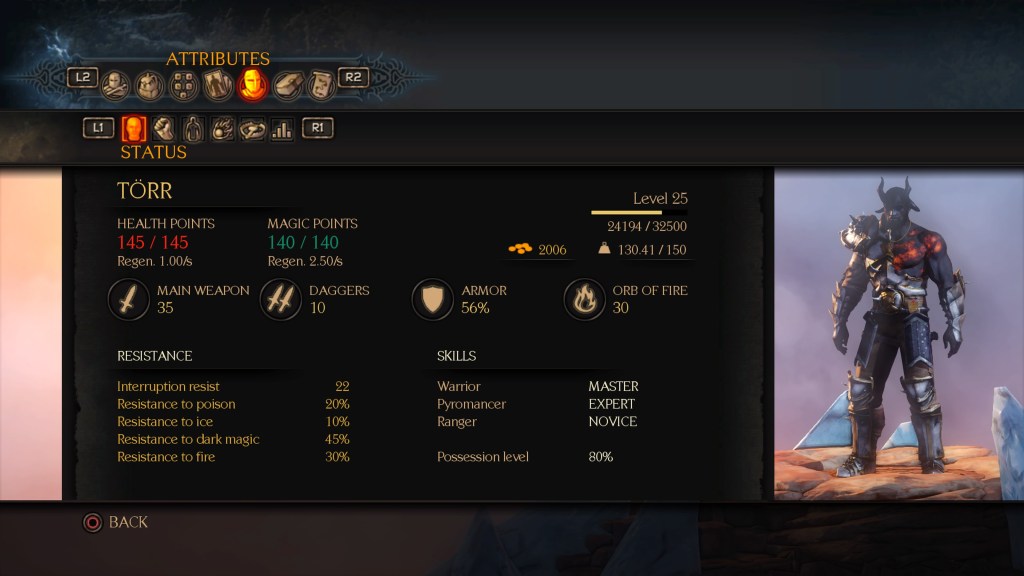Image resolution: width=1024 pixels, height=576 pixels.
Task: Select the character cards tab
Action: (218, 85)
